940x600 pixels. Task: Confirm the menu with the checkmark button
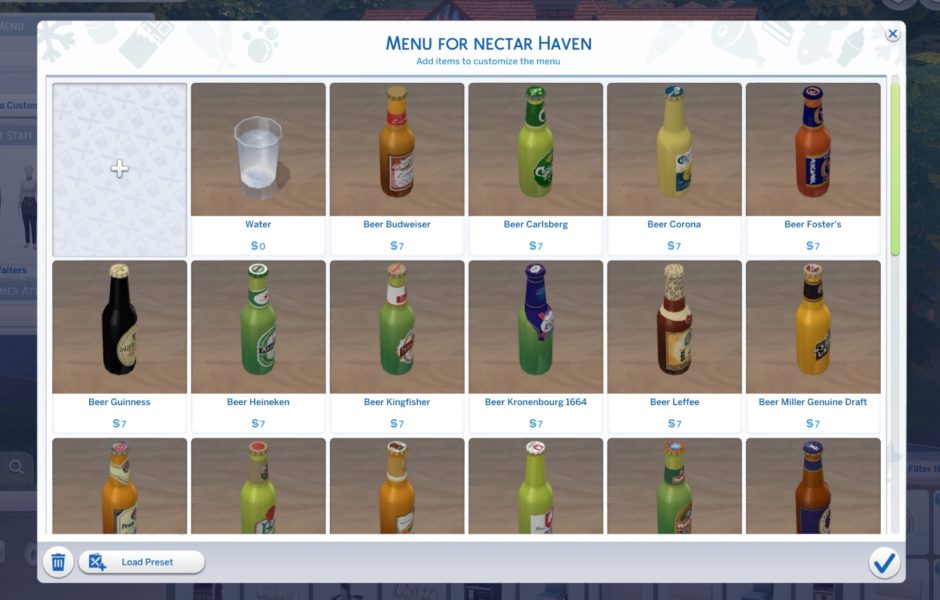pos(884,562)
